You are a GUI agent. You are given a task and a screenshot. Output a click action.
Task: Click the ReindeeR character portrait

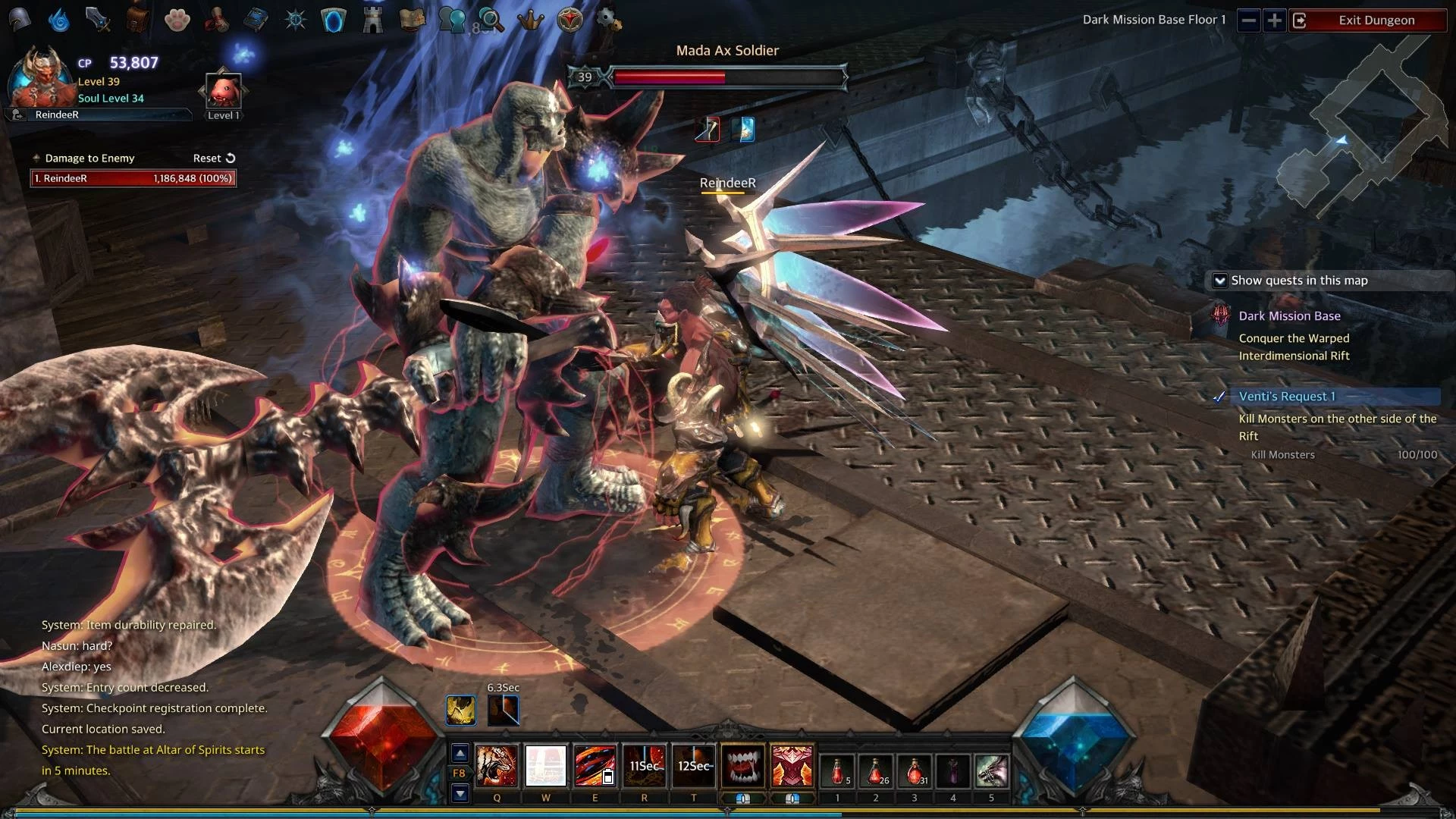42,76
